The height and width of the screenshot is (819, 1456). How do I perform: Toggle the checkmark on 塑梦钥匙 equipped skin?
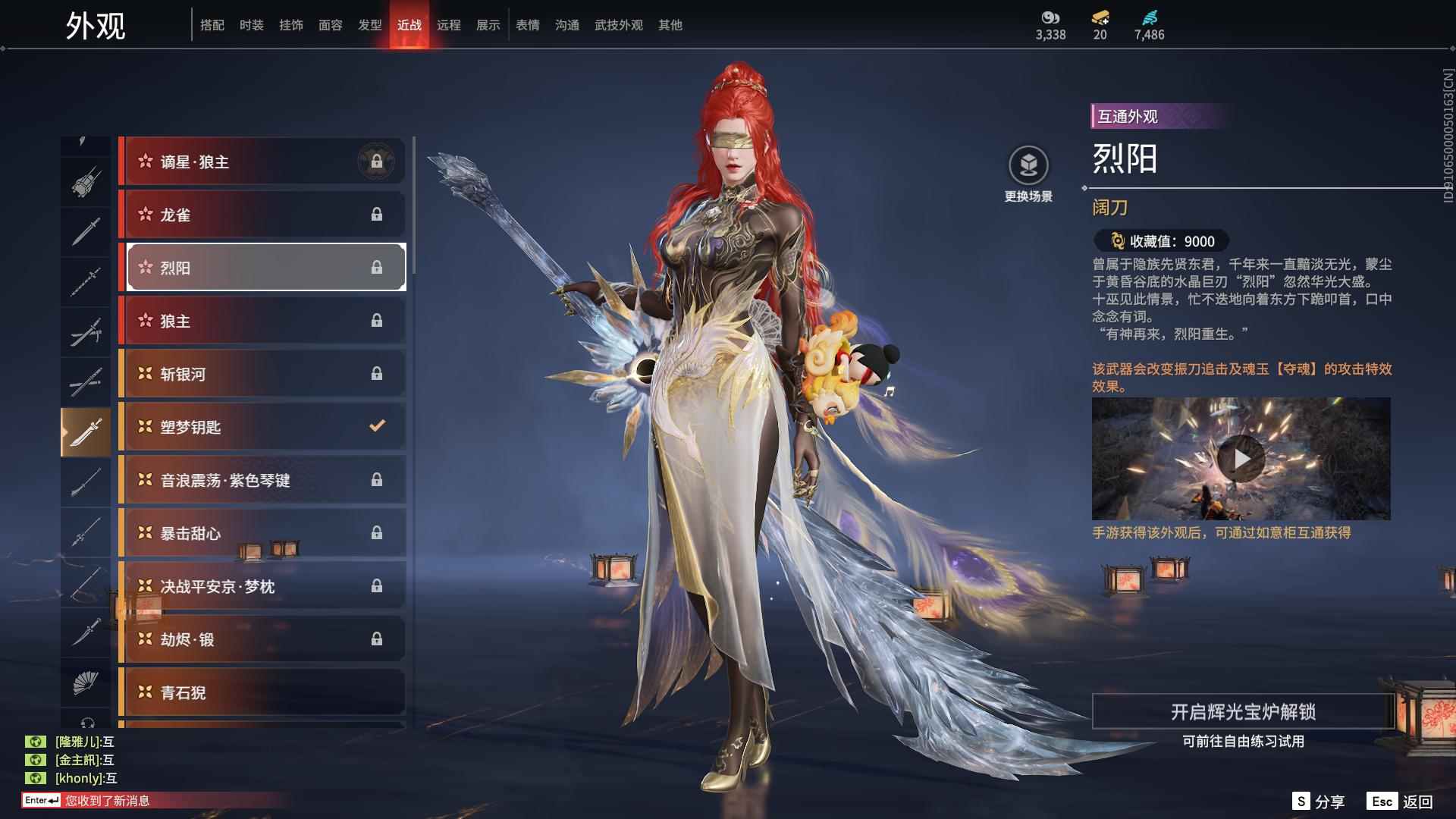coord(377,426)
